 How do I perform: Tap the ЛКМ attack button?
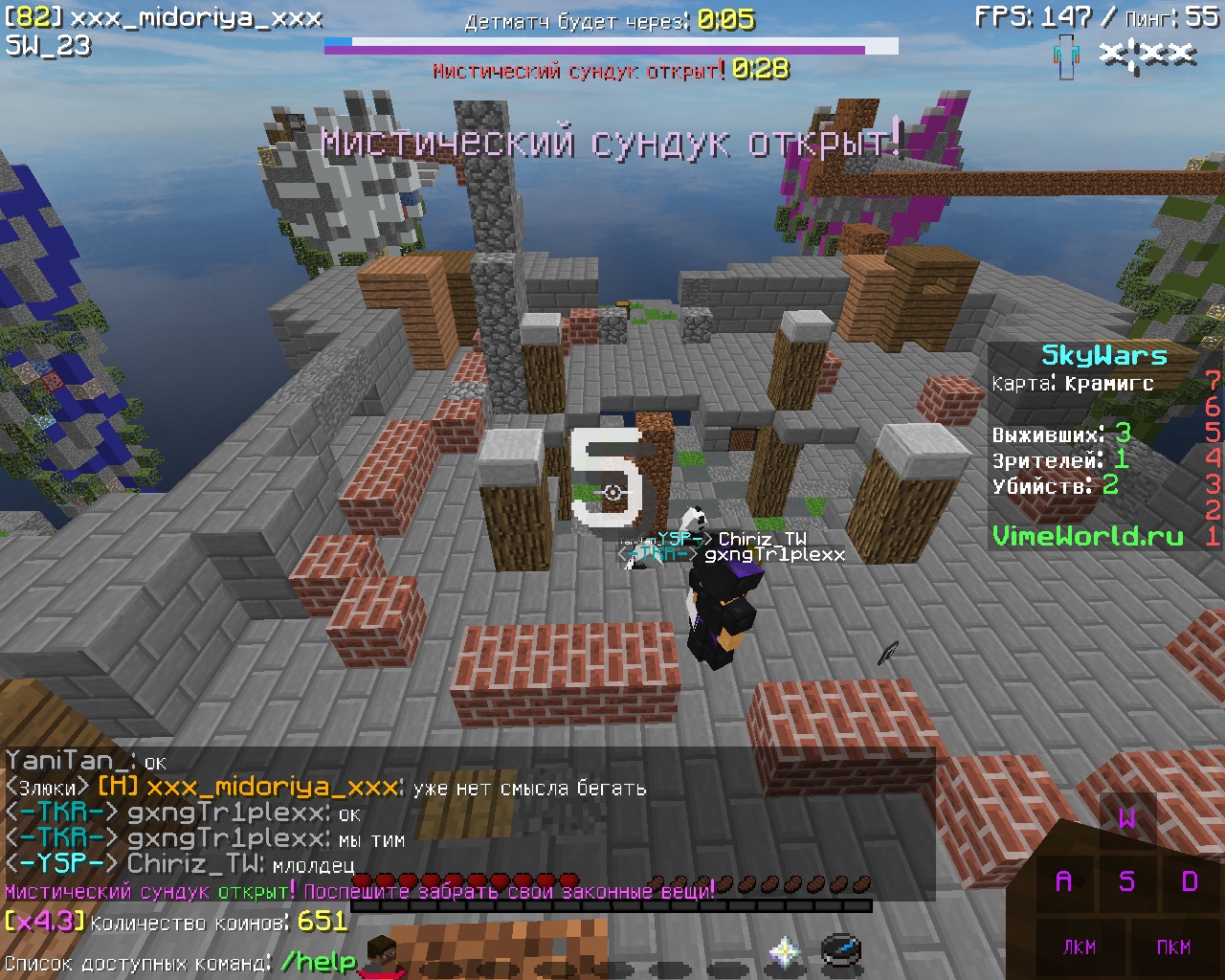[1080, 948]
